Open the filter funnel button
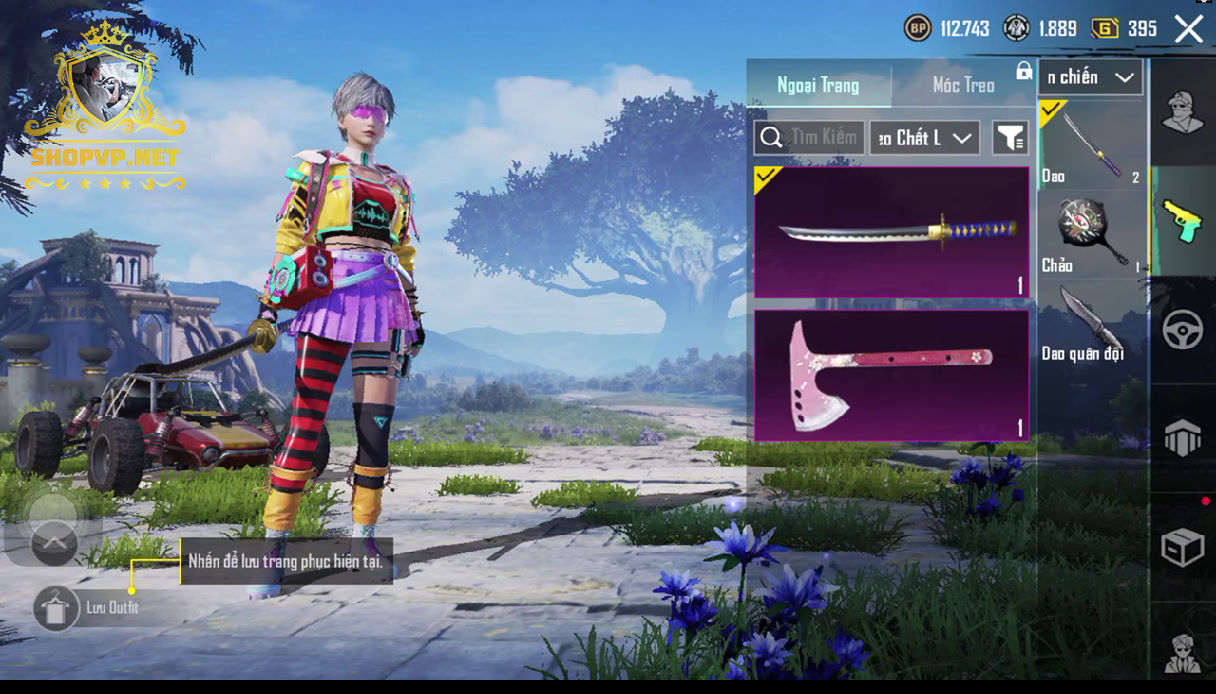Screen dimensions: 1216x694 coord(1010,139)
